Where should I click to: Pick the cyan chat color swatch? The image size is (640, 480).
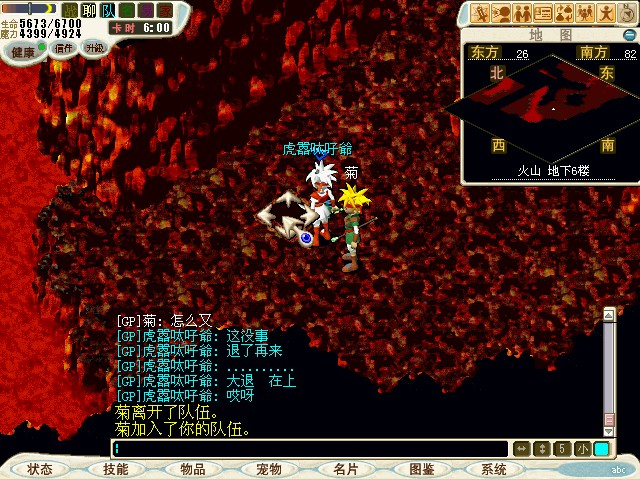tap(601, 449)
